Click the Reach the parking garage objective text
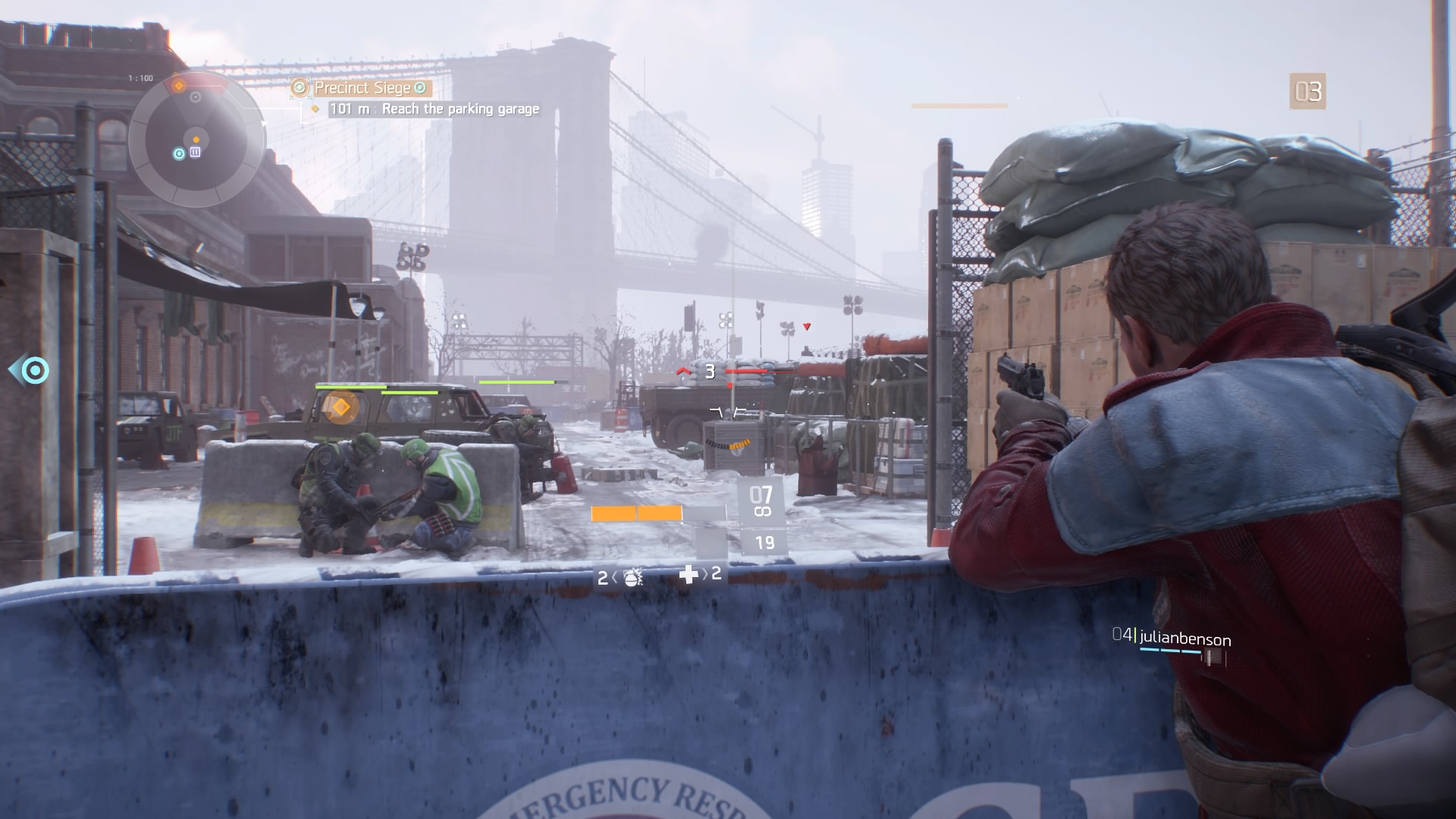The height and width of the screenshot is (819, 1456). pyautogui.click(x=459, y=108)
